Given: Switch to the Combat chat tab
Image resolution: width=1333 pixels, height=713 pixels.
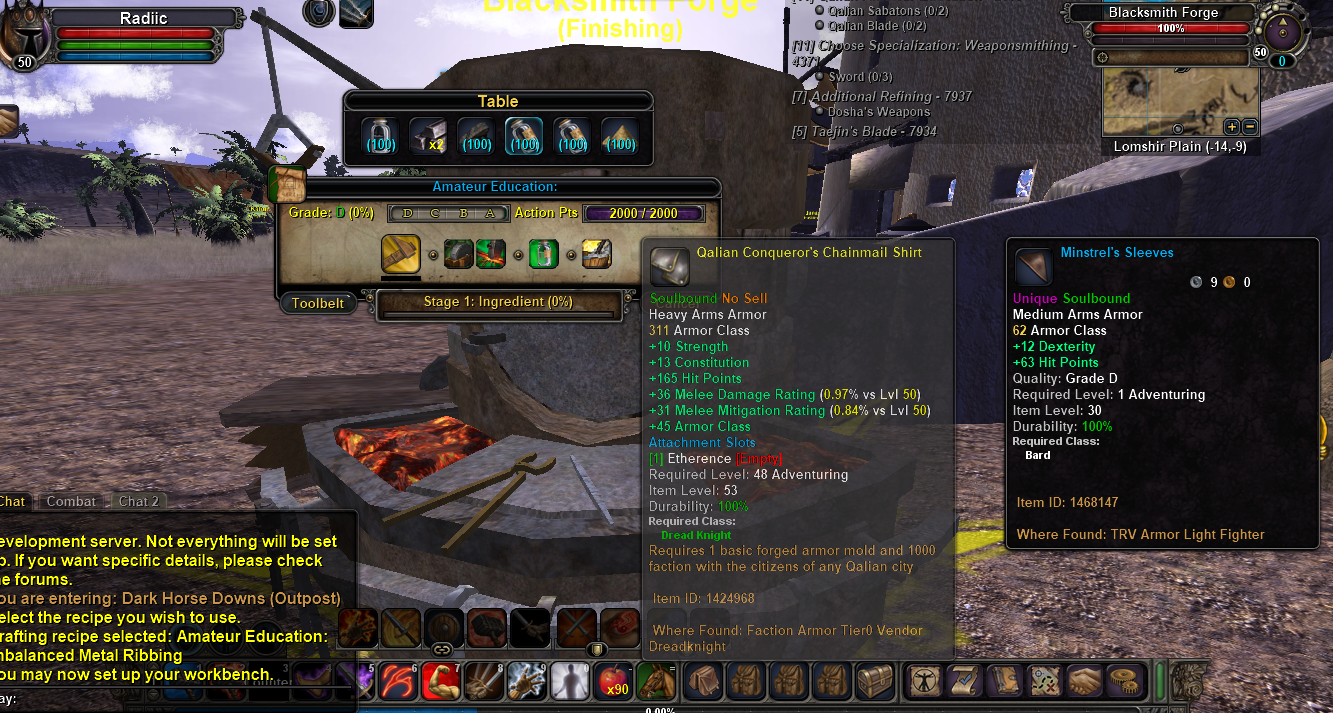Looking at the screenshot, I should point(71,501).
